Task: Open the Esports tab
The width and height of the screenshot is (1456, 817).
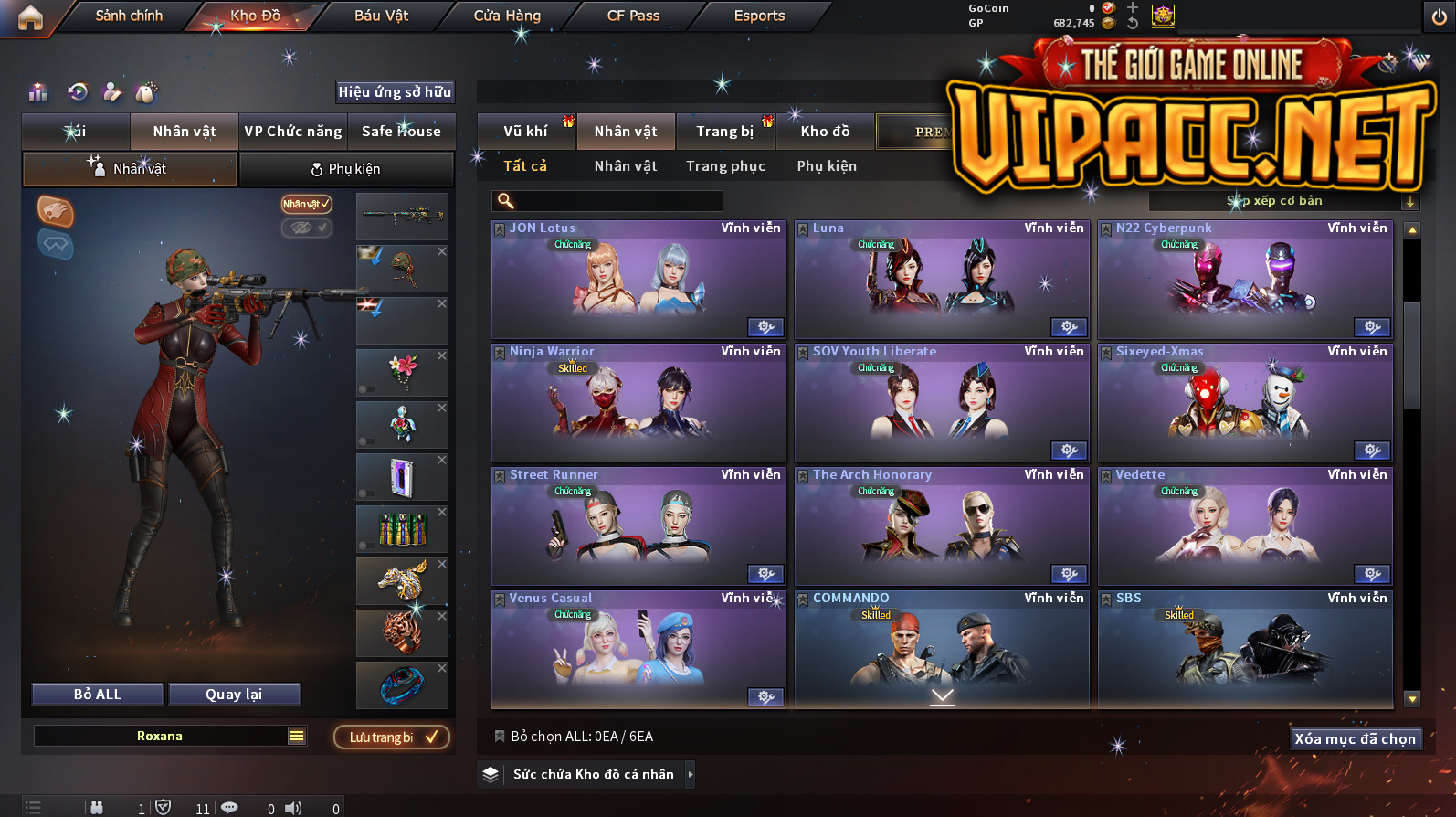Action: [x=759, y=16]
